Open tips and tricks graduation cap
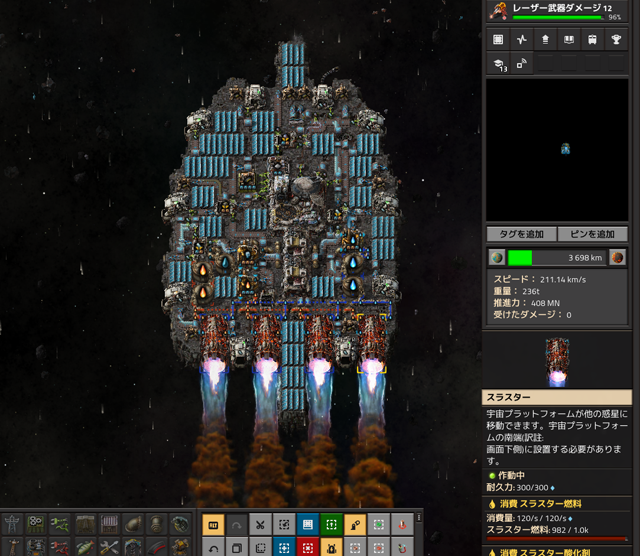 click(x=497, y=65)
